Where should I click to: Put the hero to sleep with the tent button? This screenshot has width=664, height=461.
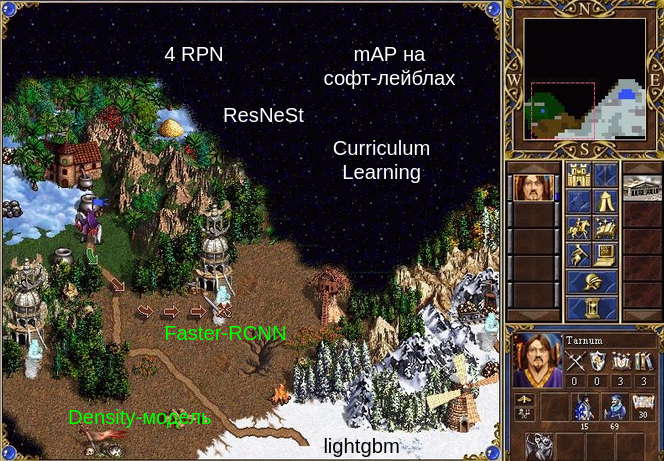coord(606,202)
